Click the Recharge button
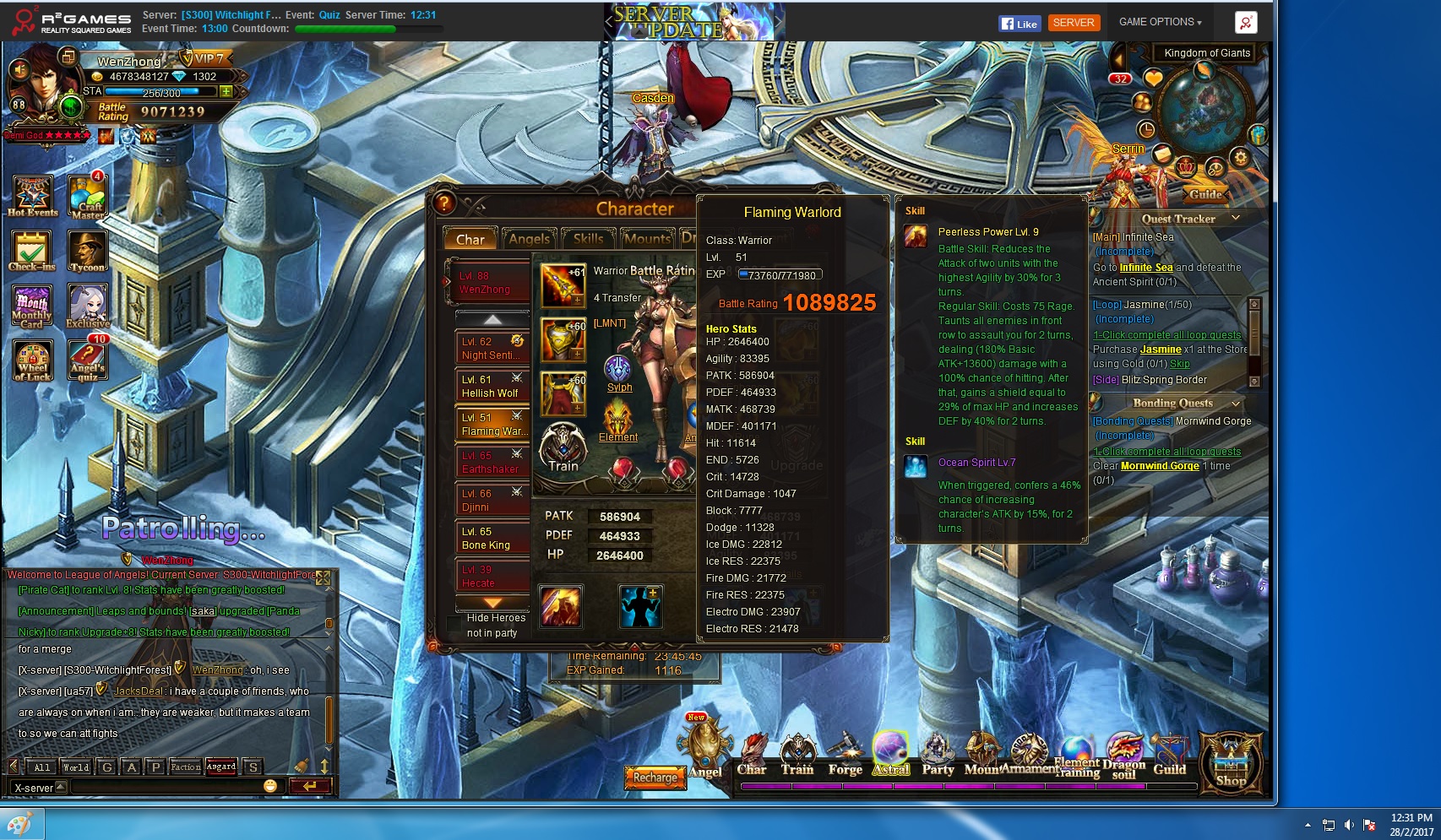Viewport: 1441px width, 840px height. pyautogui.click(x=655, y=778)
